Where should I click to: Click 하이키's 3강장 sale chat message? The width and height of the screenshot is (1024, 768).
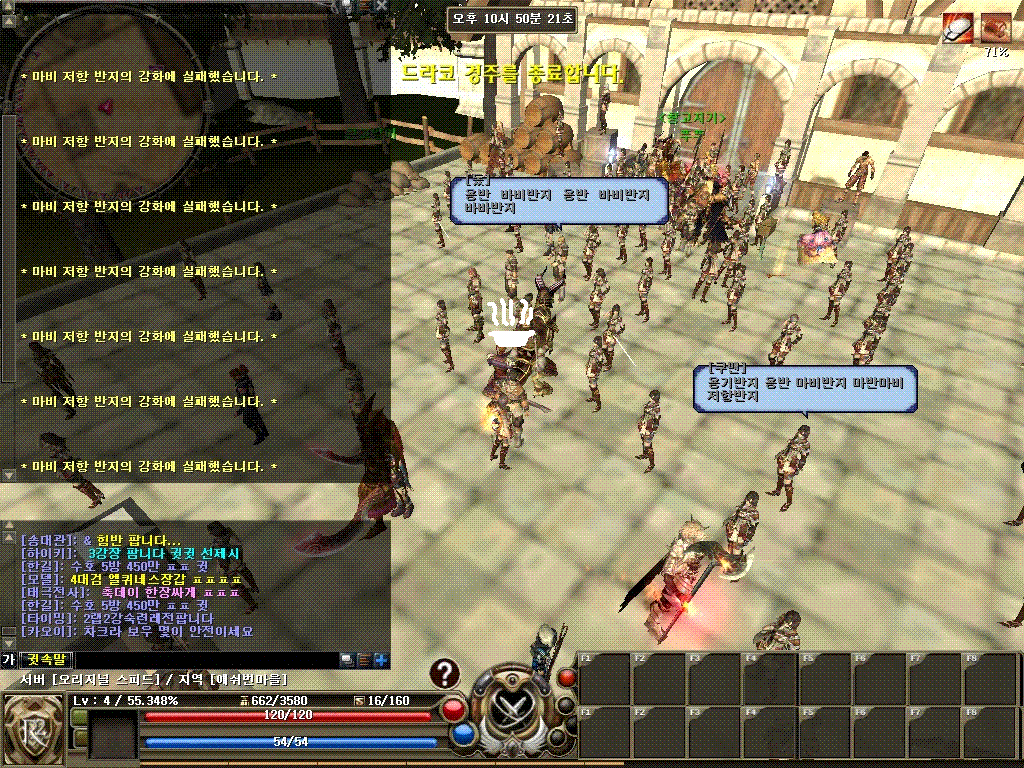point(130,553)
